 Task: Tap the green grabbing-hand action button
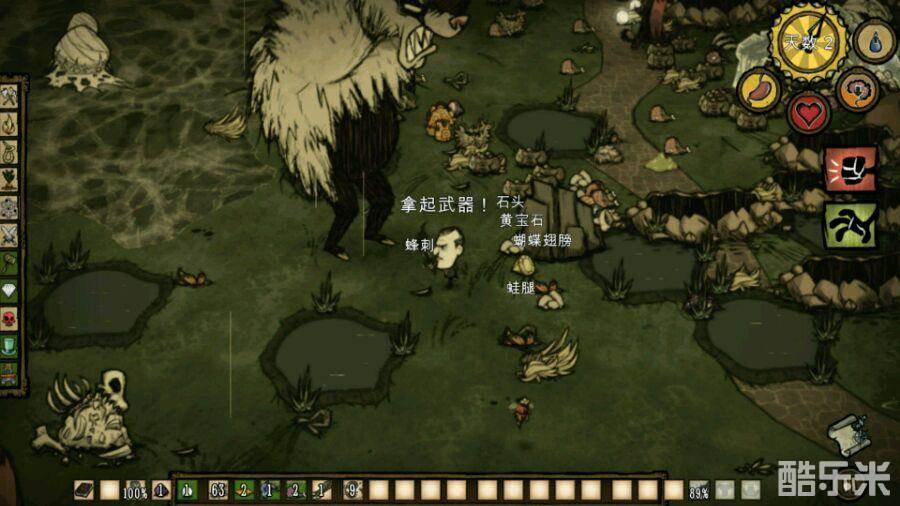coord(849,225)
